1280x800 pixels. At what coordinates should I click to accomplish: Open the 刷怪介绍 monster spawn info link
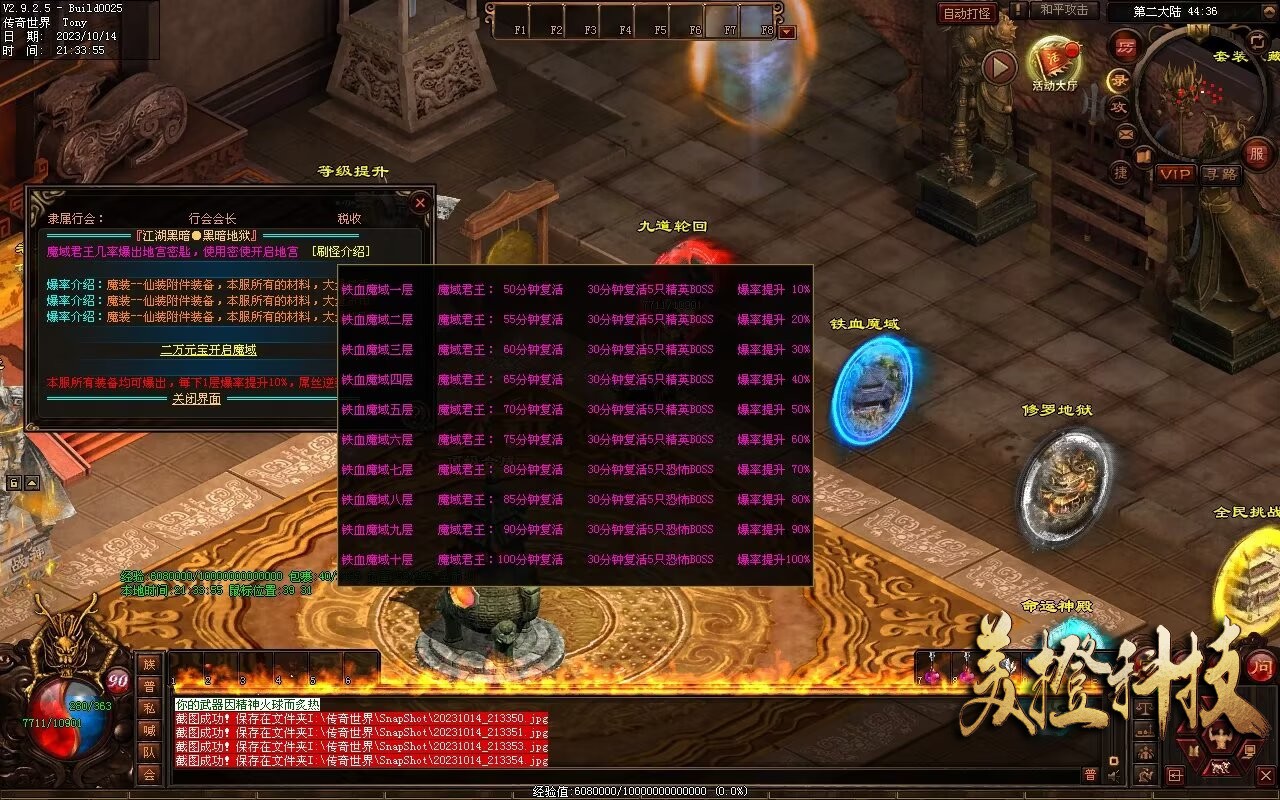(x=341, y=252)
